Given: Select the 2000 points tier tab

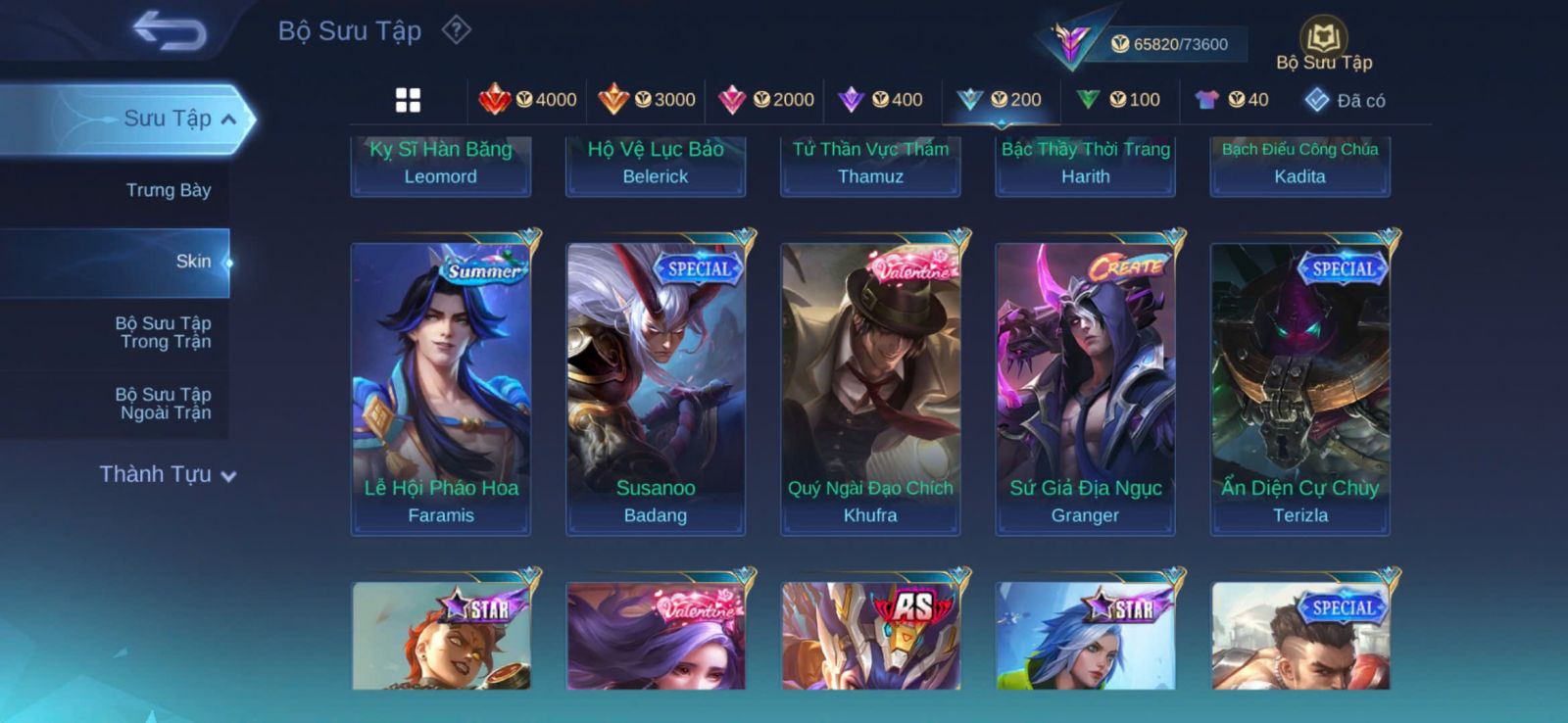Looking at the screenshot, I should tap(766, 100).
